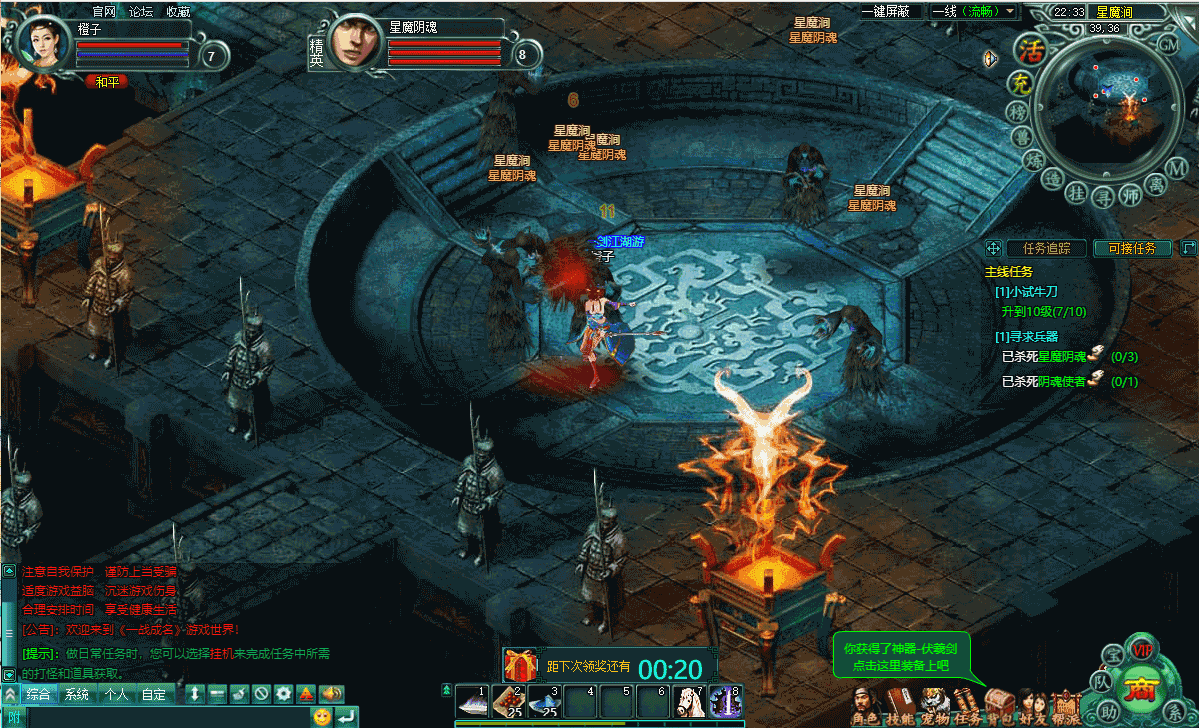The image size is (1199, 728).
Task: Select the 综合 chat tab
Action: 39,693
